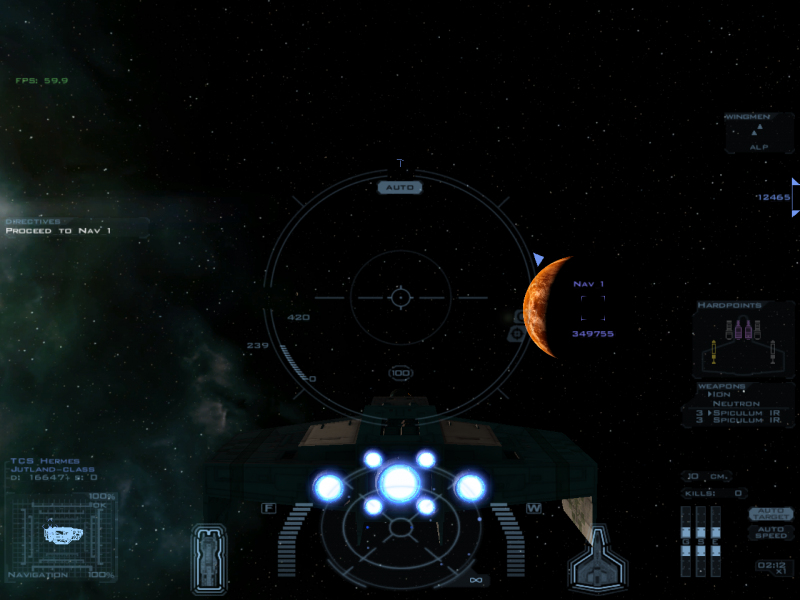The width and height of the screenshot is (800, 600).
Task: Toggle the Auto Target indicator
Action: pyautogui.click(x=770, y=514)
